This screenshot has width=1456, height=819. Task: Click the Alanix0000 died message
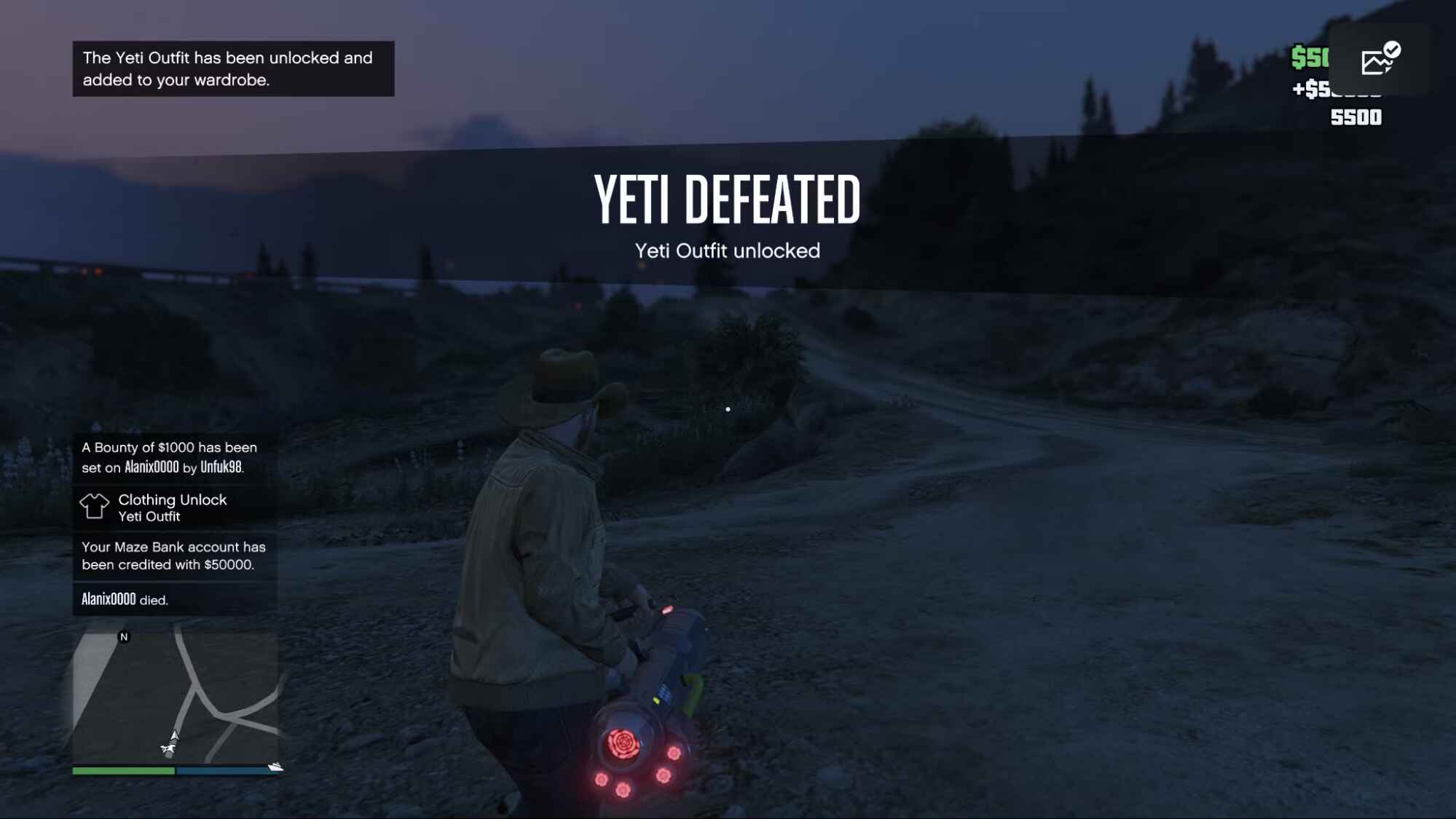[x=125, y=600]
